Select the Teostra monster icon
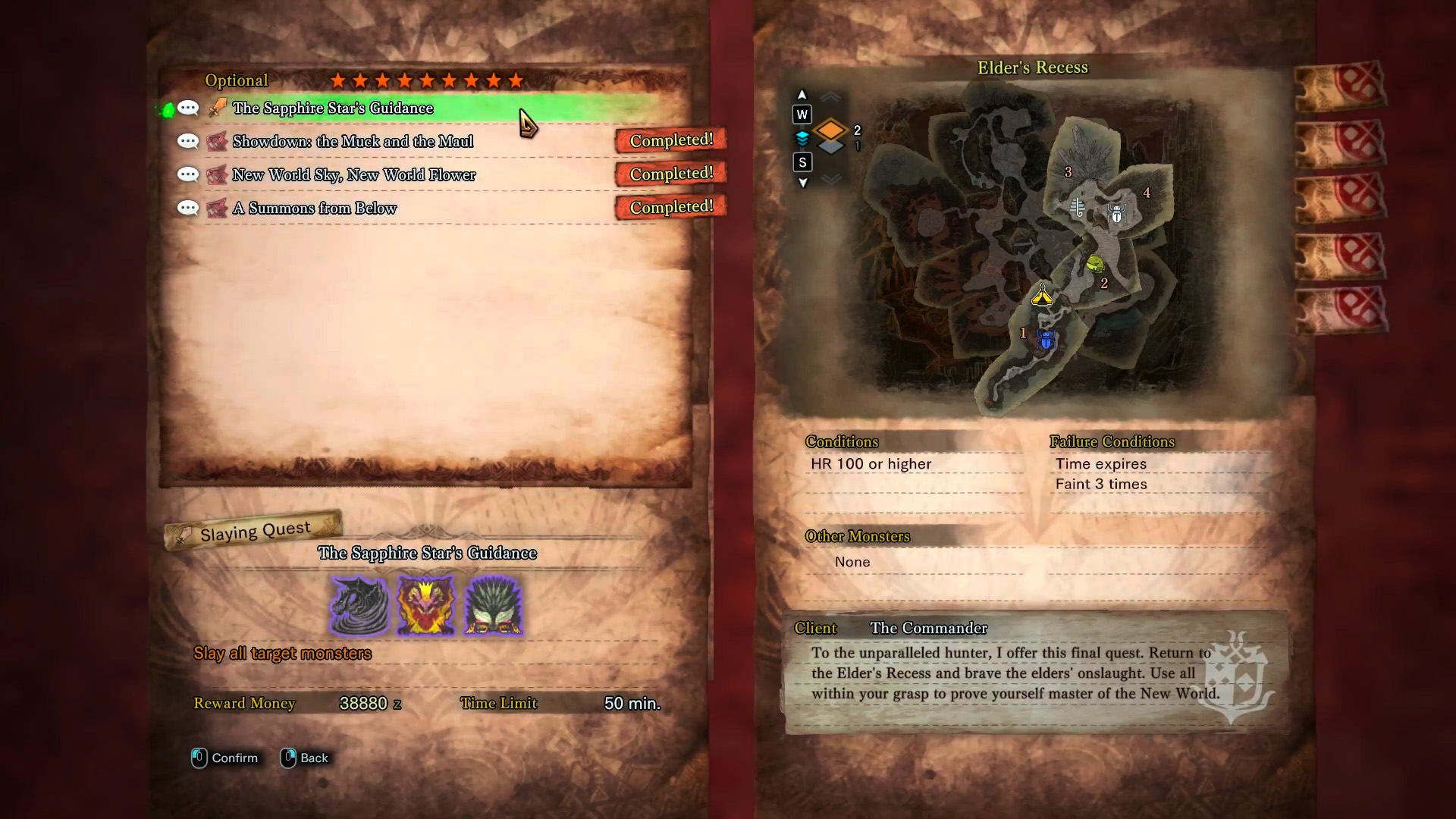Screen dimensions: 1456x819 pos(425,604)
